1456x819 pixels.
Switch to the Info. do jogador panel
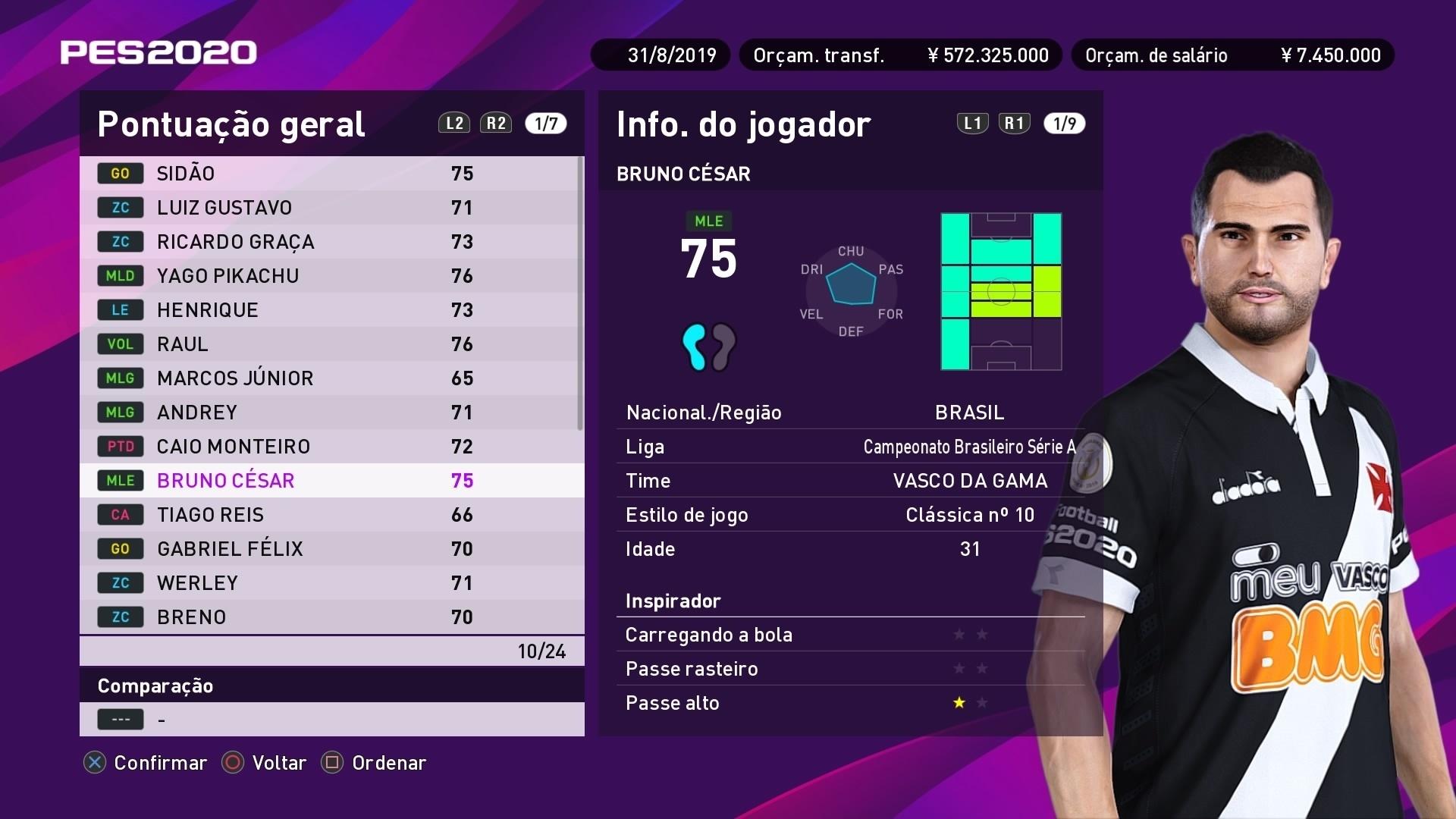point(742,124)
